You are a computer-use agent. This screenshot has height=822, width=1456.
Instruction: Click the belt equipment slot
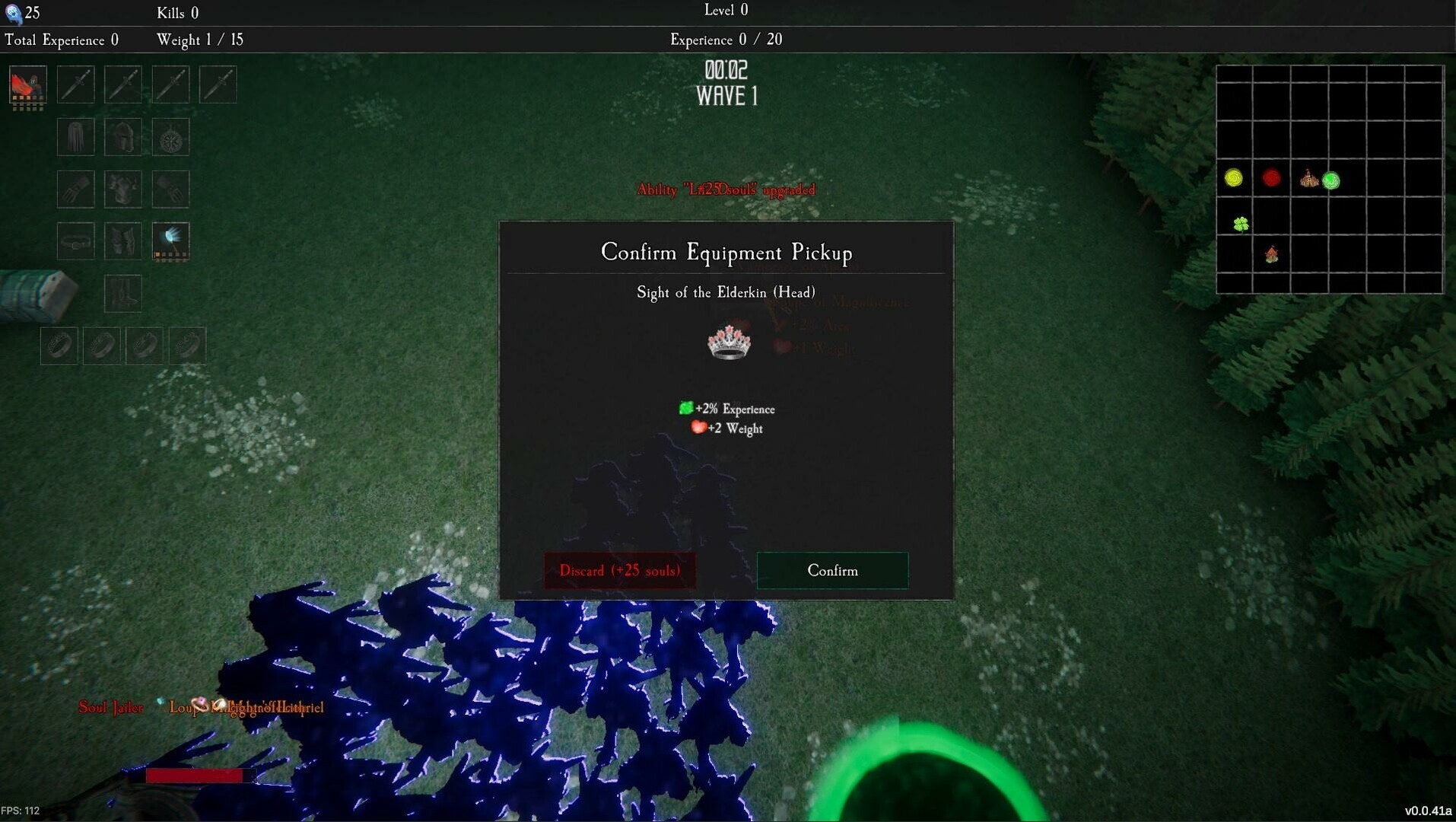(x=75, y=241)
